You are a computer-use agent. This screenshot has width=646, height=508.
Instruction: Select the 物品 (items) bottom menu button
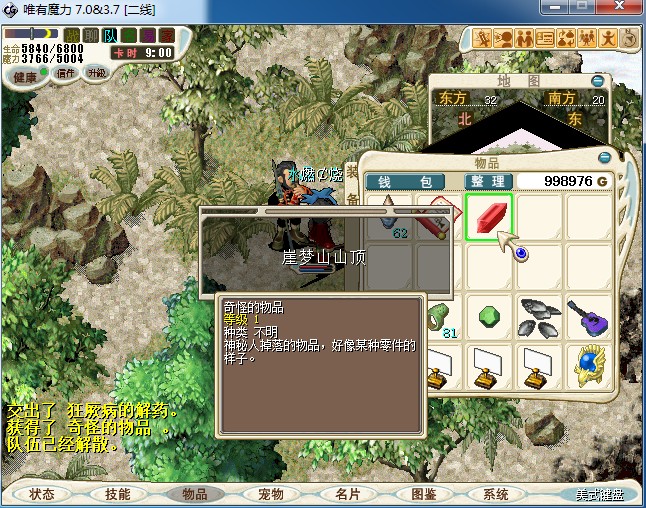coord(194,494)
